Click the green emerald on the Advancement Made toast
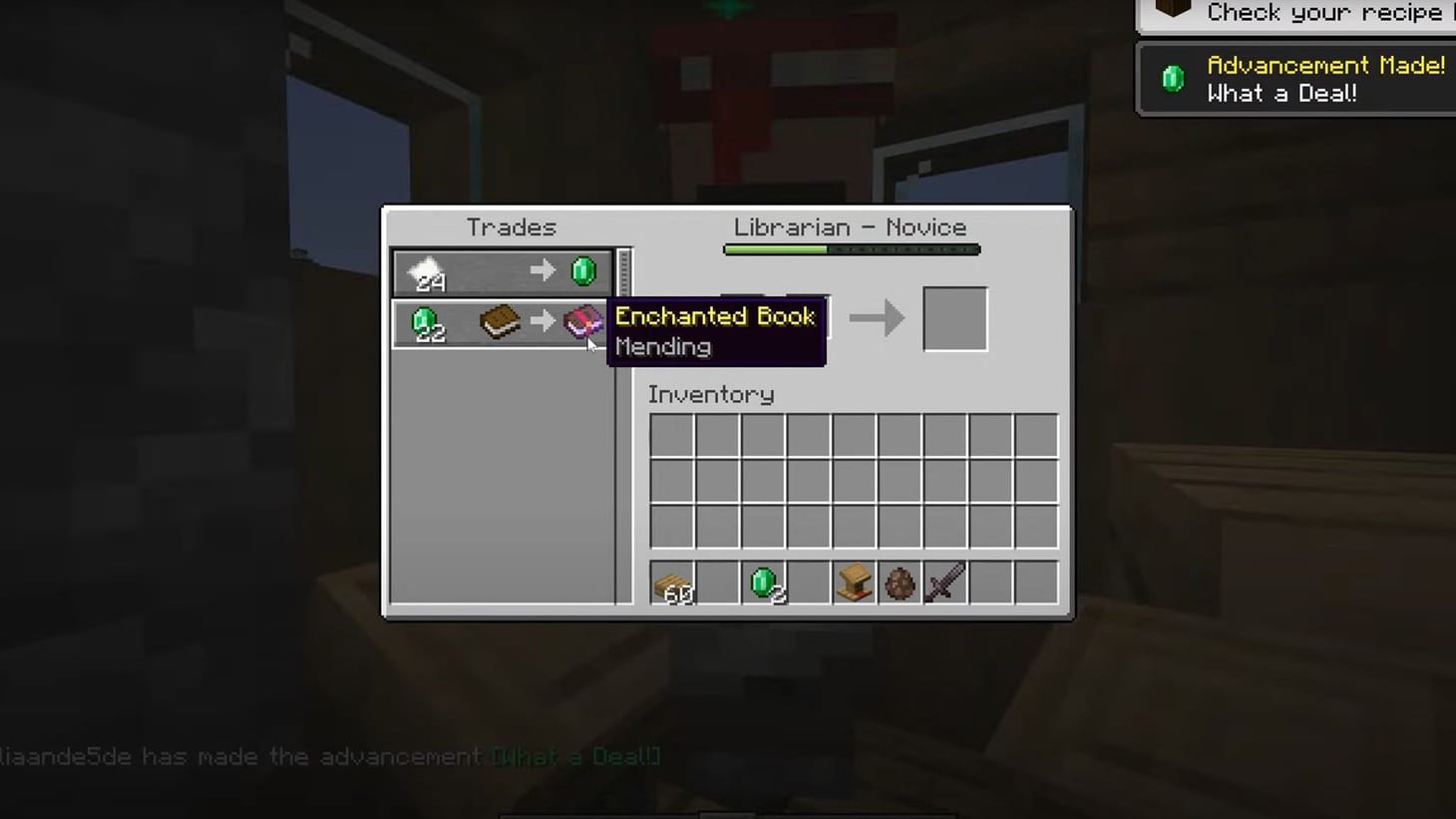The image size is (1456, 819). pyautogui.click(x=1173, y=78)
